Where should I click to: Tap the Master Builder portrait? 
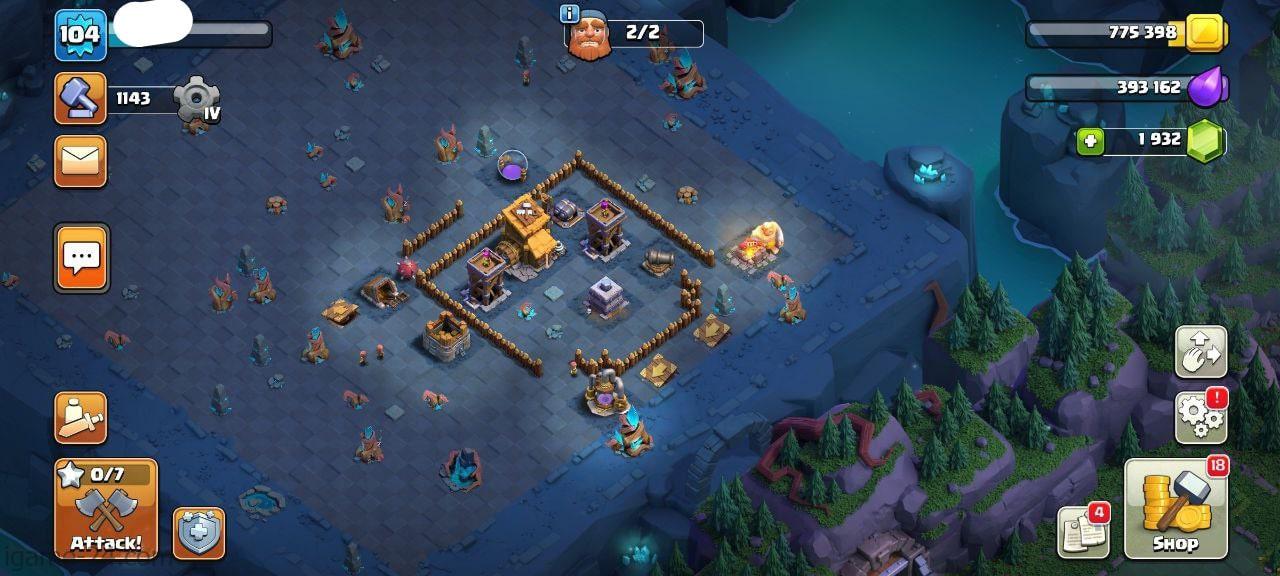tap(590, 37)
